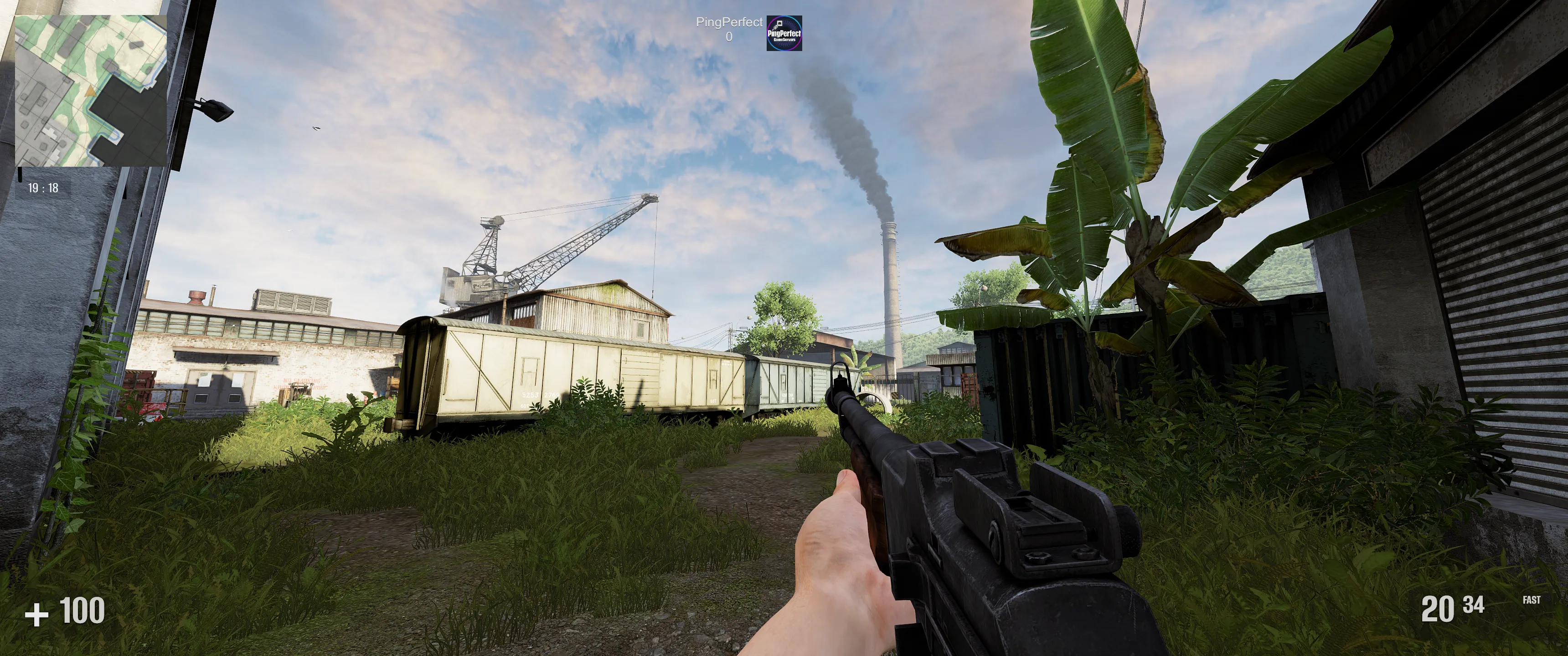This screenshot has height=656, width=1568.
Task: Click the minimap in the corner
Action: coord(91,91)
